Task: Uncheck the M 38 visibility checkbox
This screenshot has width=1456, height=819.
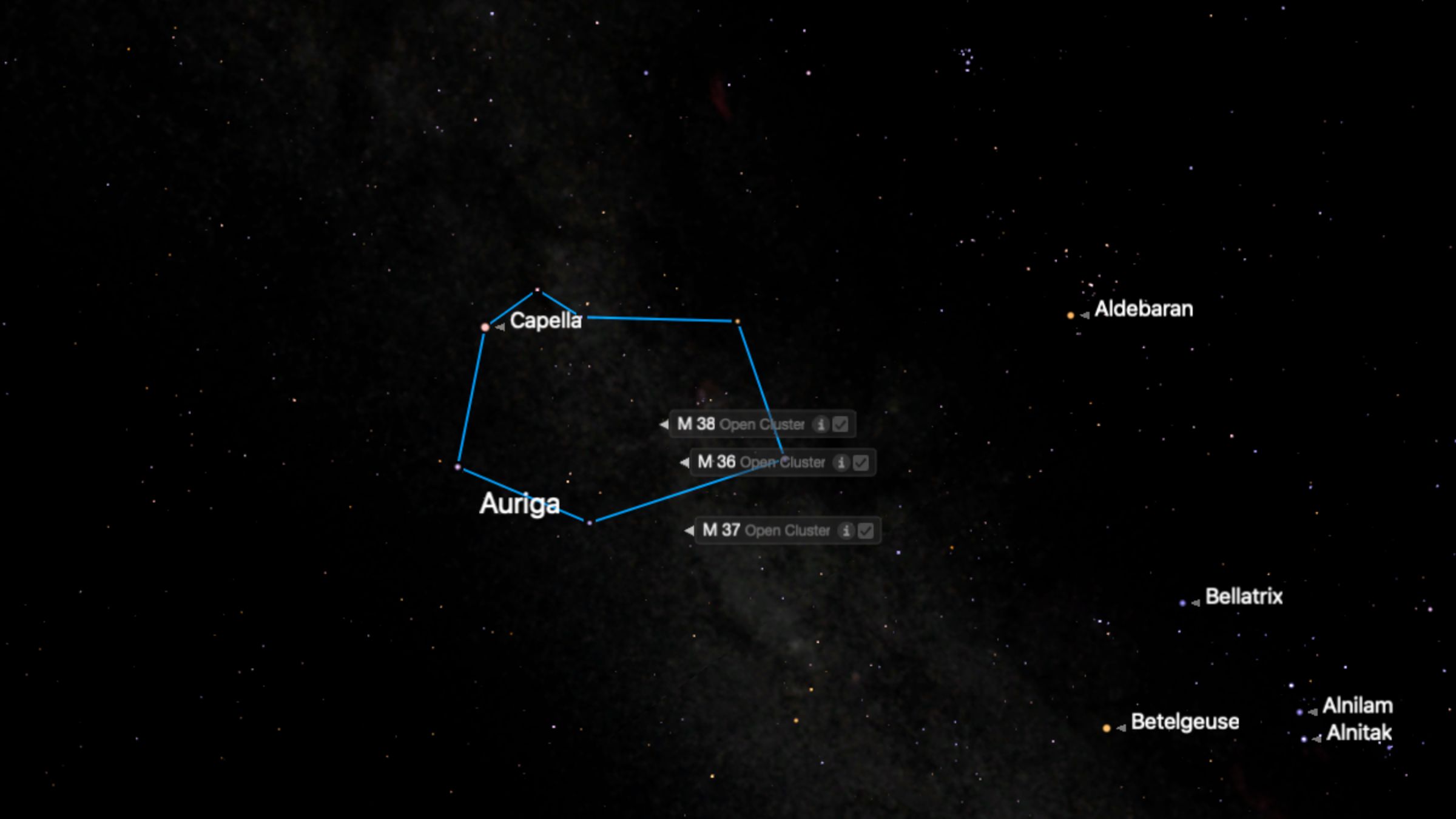Action: pyautogui.click(x=840, y=425)
